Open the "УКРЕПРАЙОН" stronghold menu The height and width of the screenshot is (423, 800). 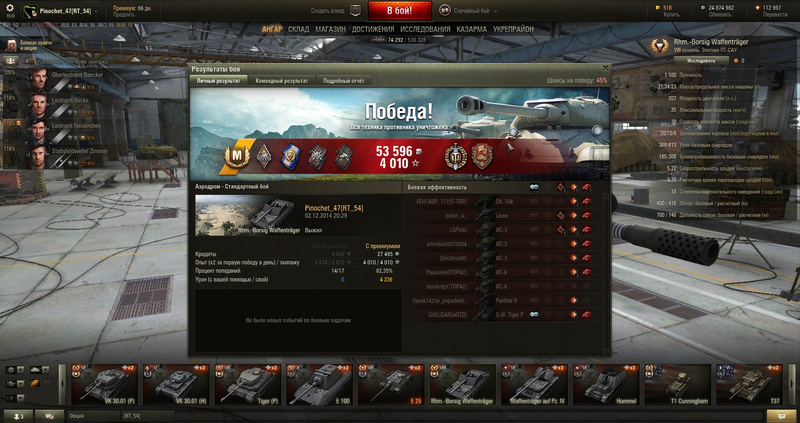(511, 30)
